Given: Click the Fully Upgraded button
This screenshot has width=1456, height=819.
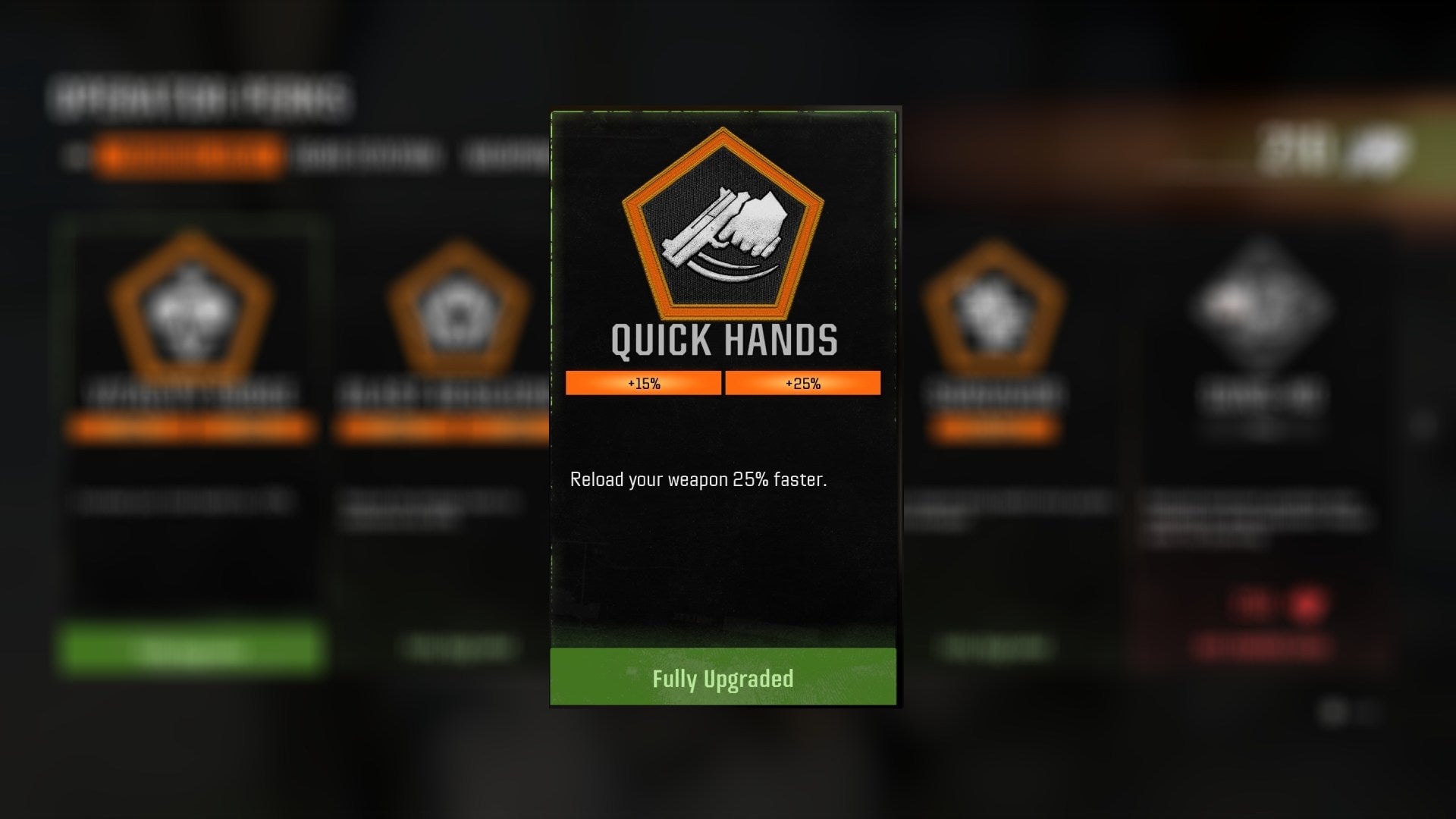Looking at the screenshot, I should (723, 679).
